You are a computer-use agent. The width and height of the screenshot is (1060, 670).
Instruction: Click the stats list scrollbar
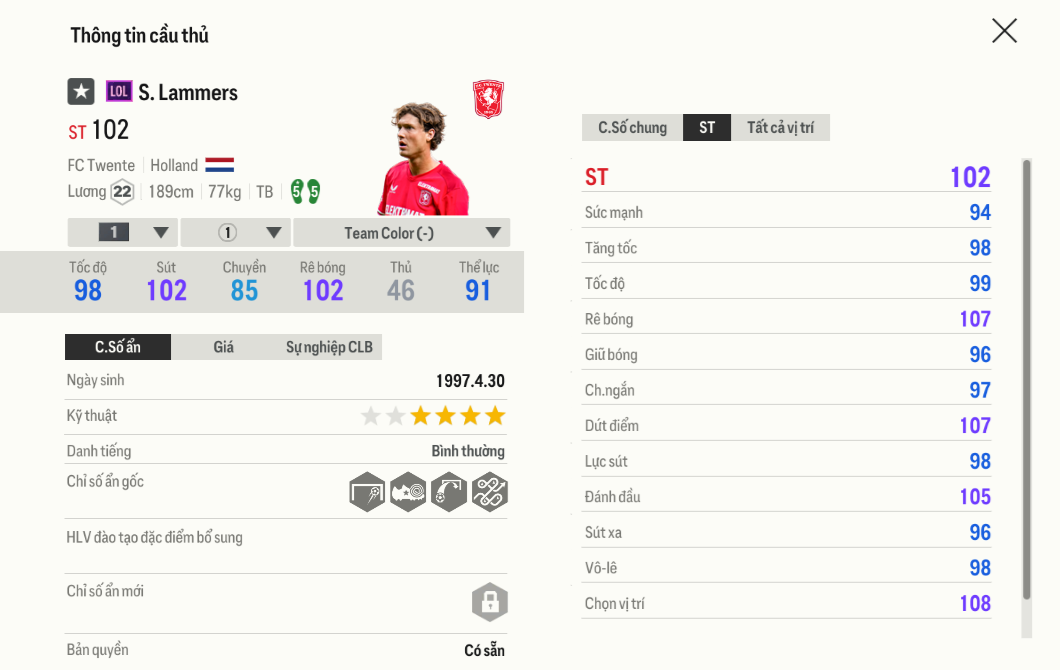pos(1026,380)
